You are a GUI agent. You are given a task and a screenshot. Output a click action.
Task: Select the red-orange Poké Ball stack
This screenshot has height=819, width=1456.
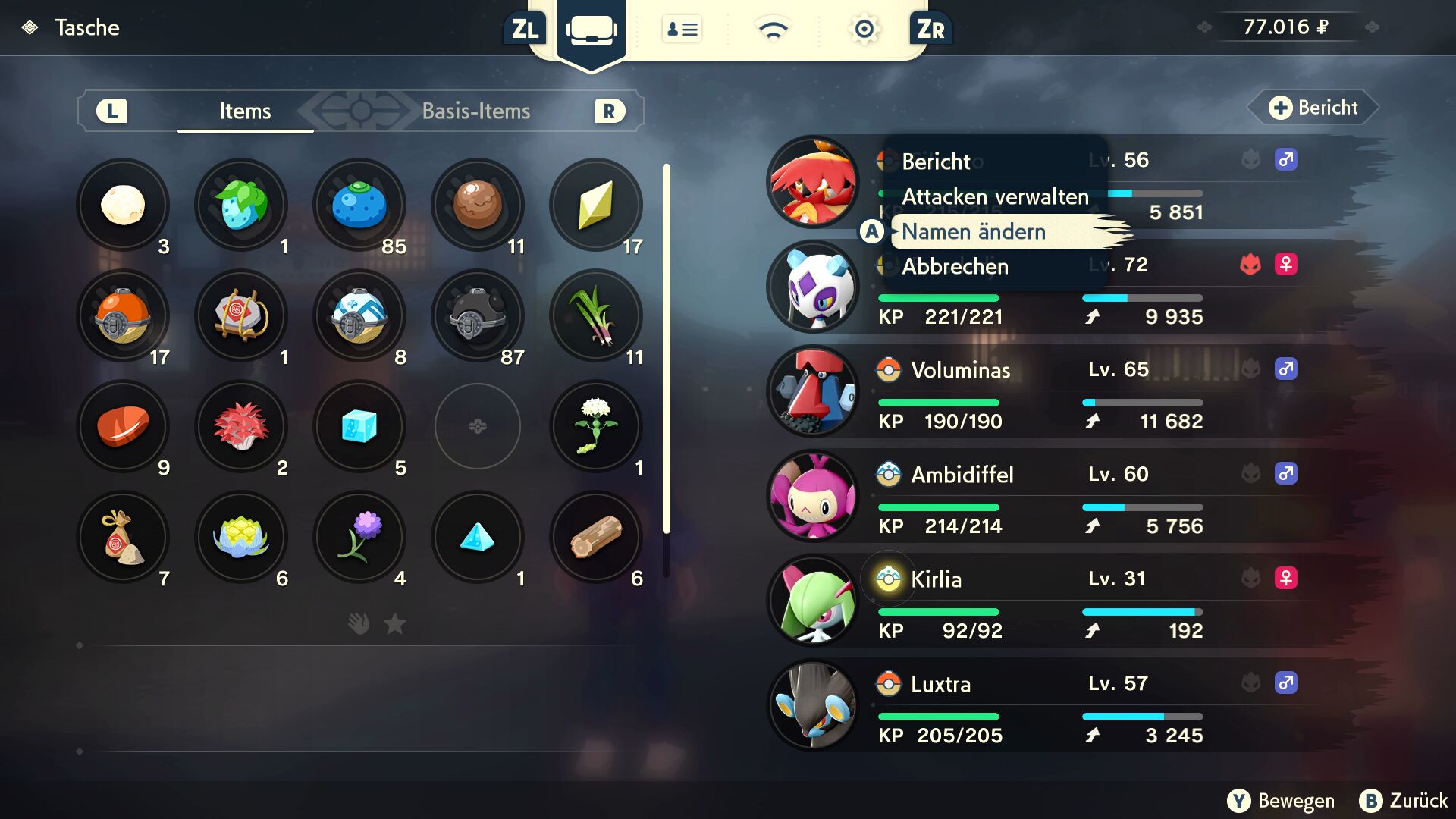click(x=123, y=315)
